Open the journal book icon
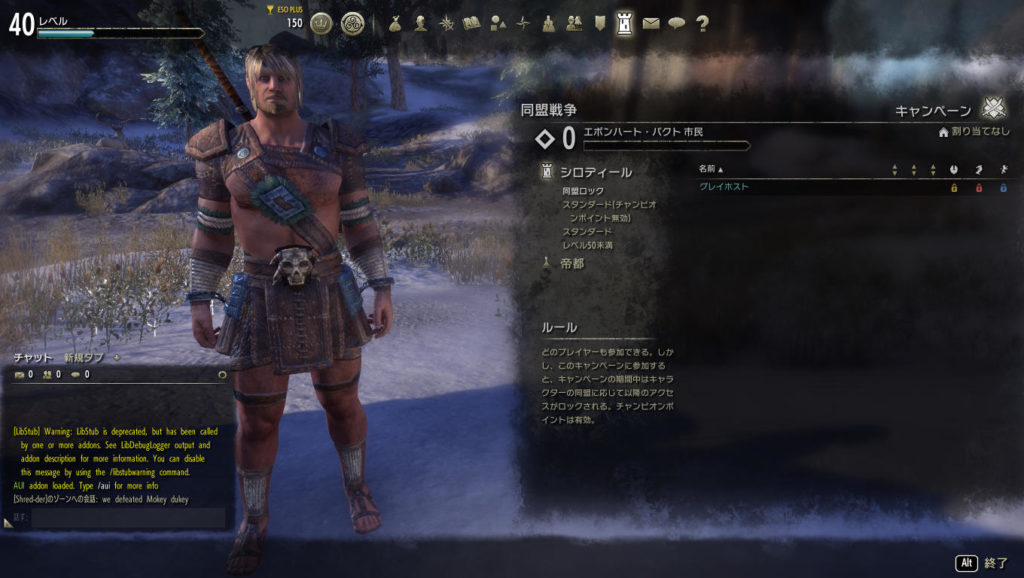 [472, 23]
